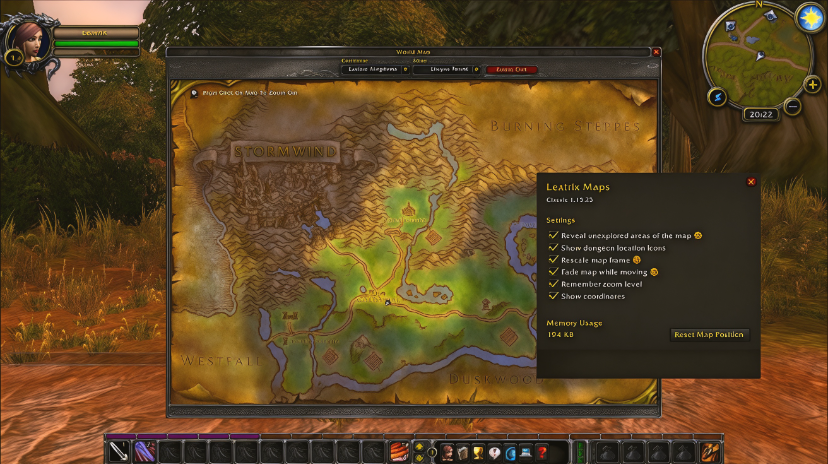Toggle Remember zoom level setting
828x464 pixels.
pyautogui.click(x=553, y=284)
